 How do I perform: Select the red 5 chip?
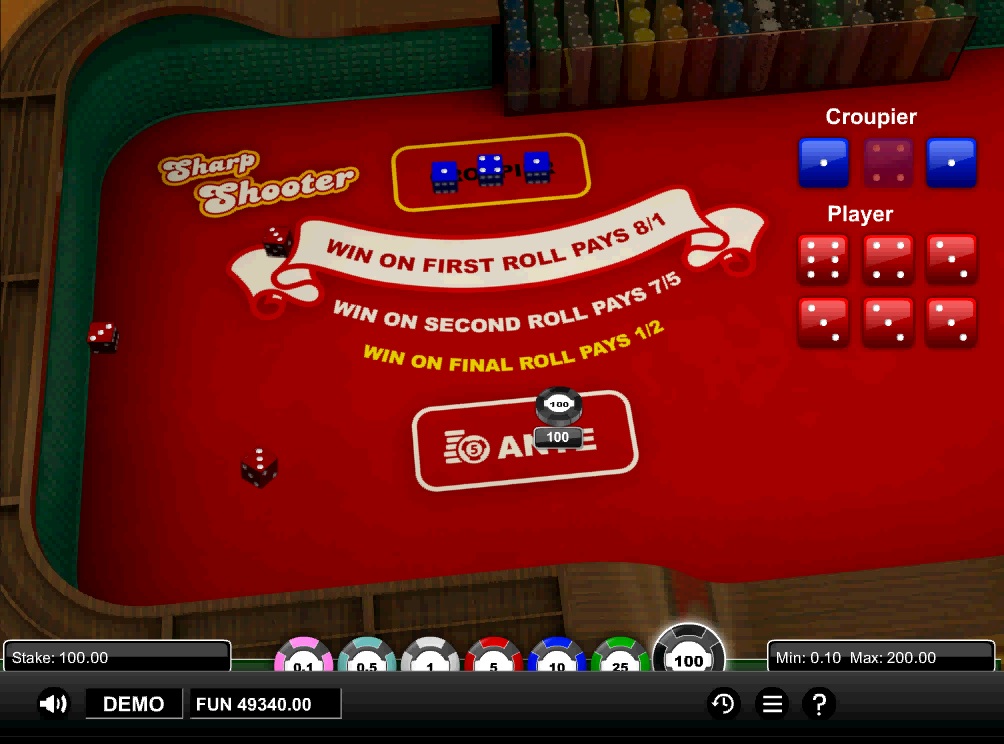tap(493, 658)
